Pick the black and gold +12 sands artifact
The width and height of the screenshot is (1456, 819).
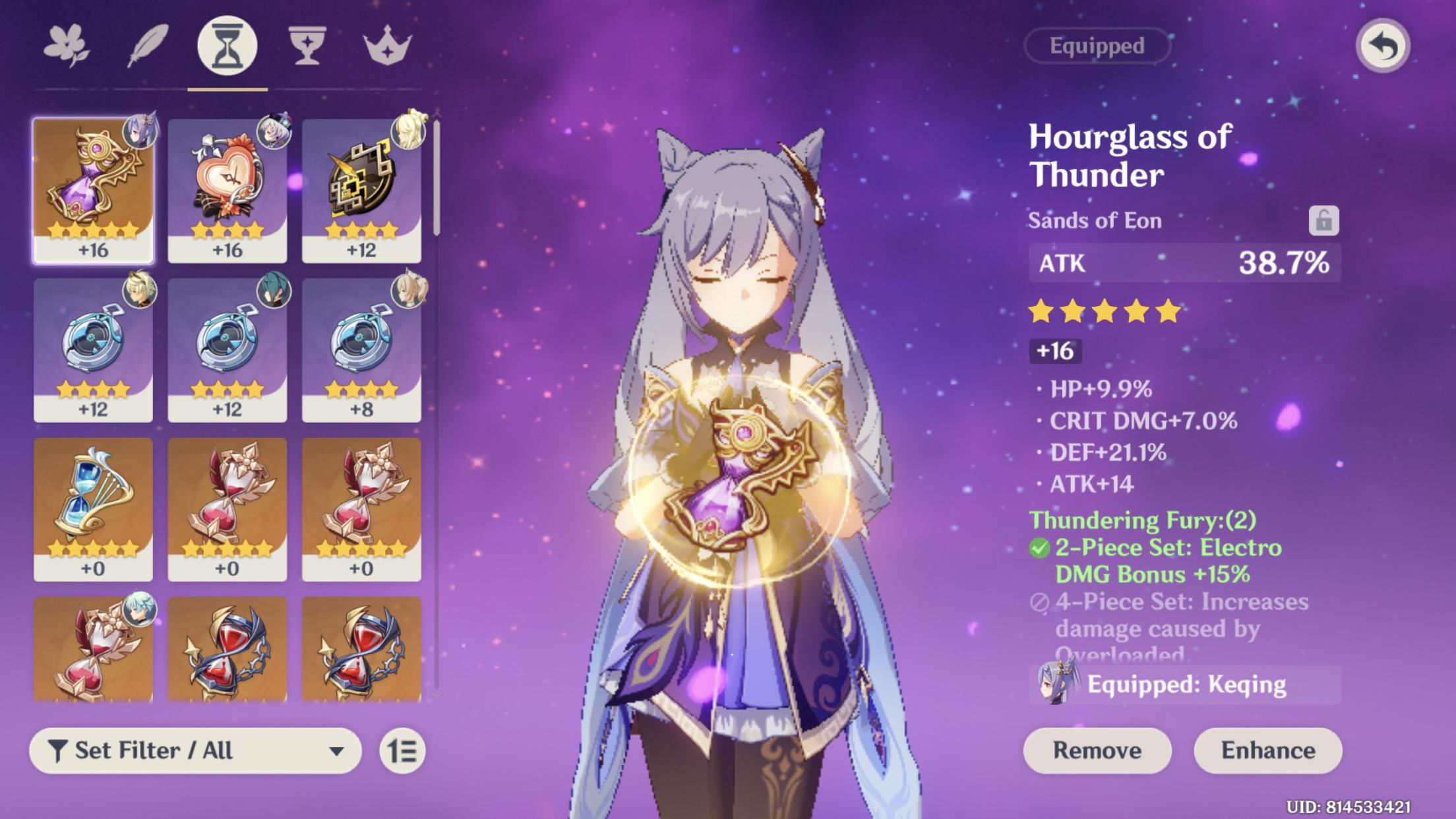361,191
